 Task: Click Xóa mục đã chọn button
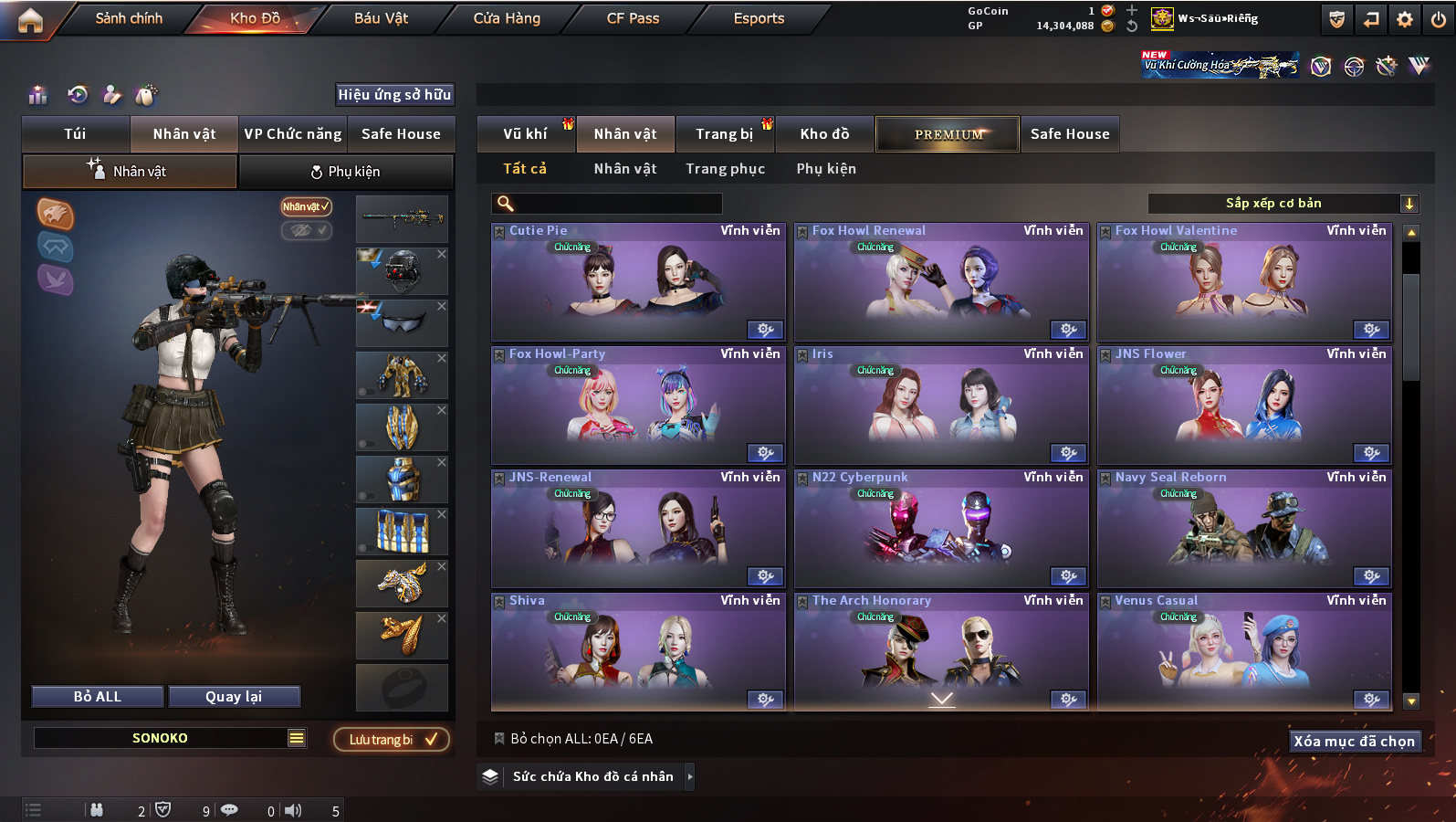[x=1354, y=742]
